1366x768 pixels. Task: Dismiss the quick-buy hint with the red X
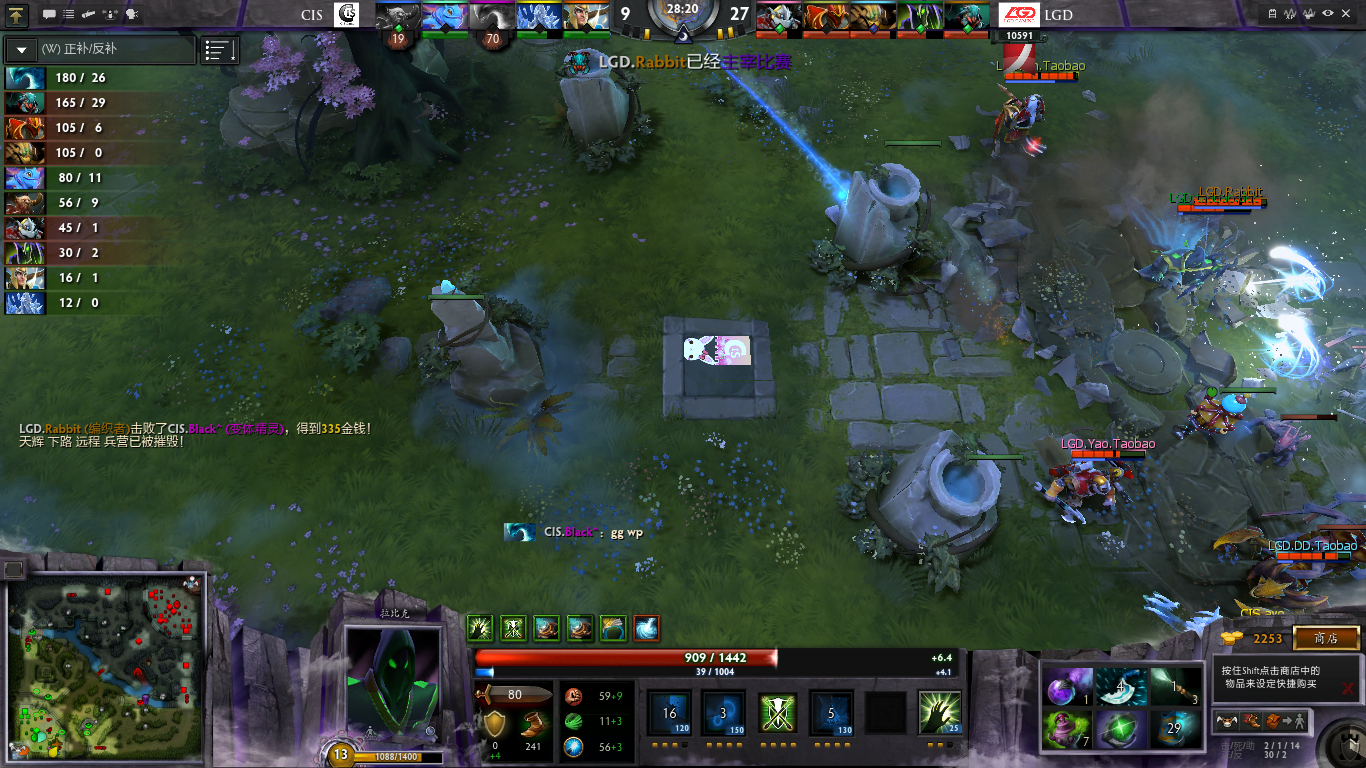[x=1348, y=688]
